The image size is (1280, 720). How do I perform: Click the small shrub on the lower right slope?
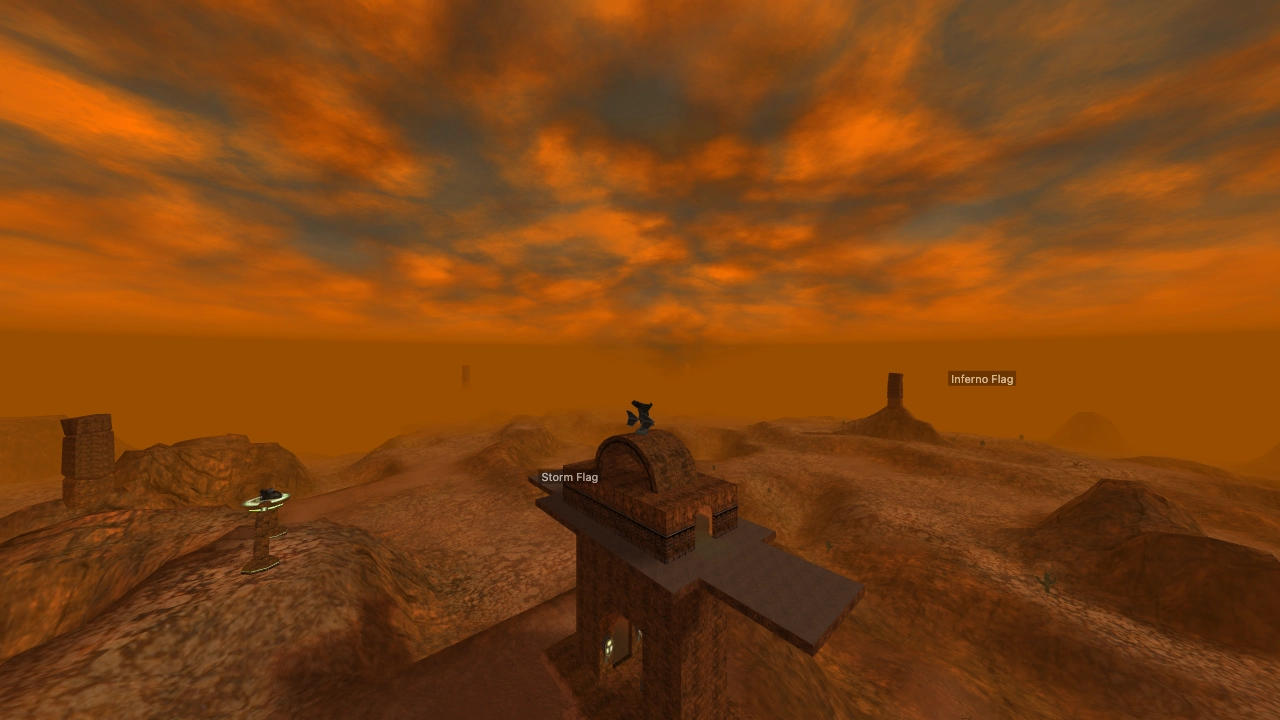pyautogui.click(x=1047, y=581)
